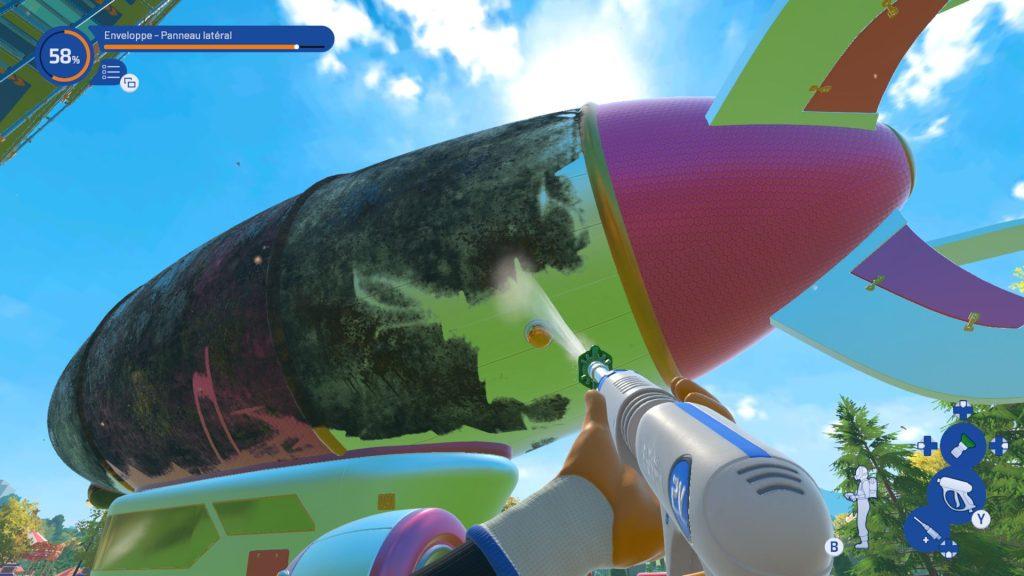Select the extension wand icon
The width and height of the screenshot is (1024, 576).
(x=925, y=531)
